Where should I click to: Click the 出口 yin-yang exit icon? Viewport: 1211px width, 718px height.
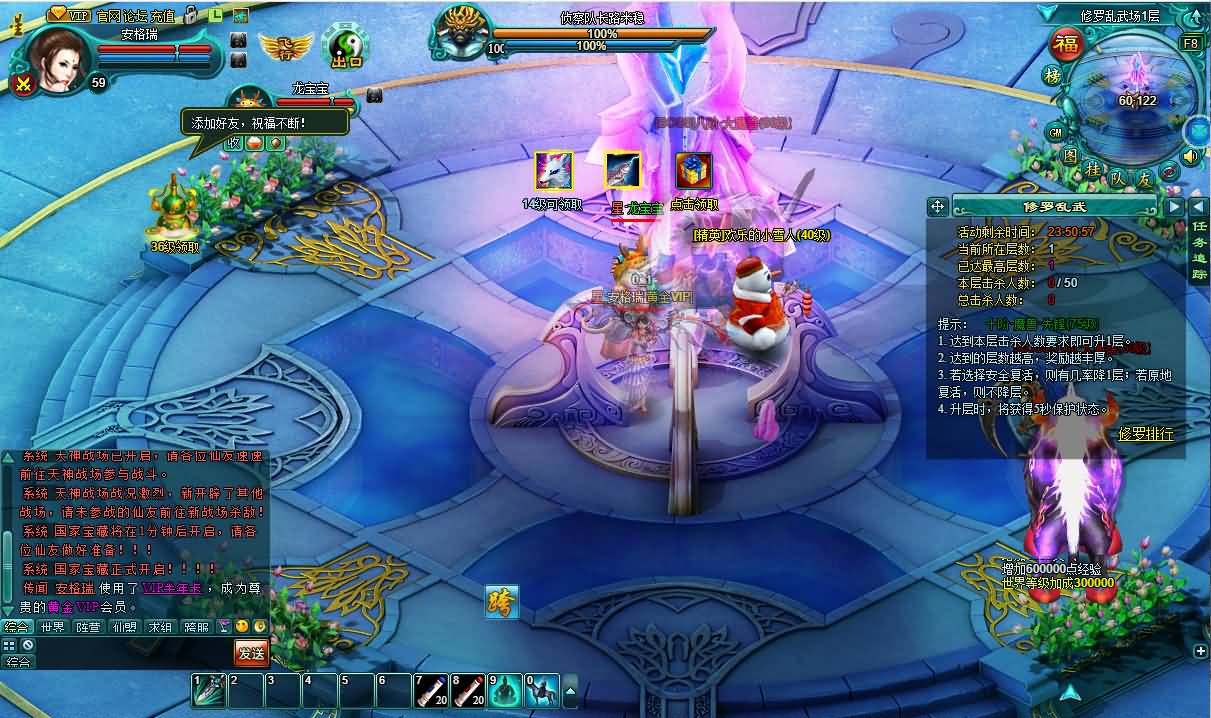(346, 46)
